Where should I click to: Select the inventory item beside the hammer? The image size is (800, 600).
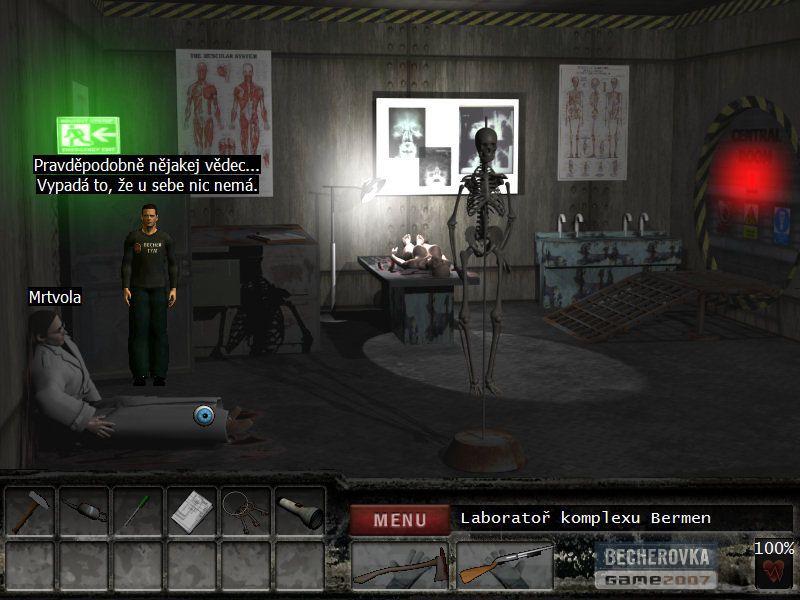click(x=84, y=512)
